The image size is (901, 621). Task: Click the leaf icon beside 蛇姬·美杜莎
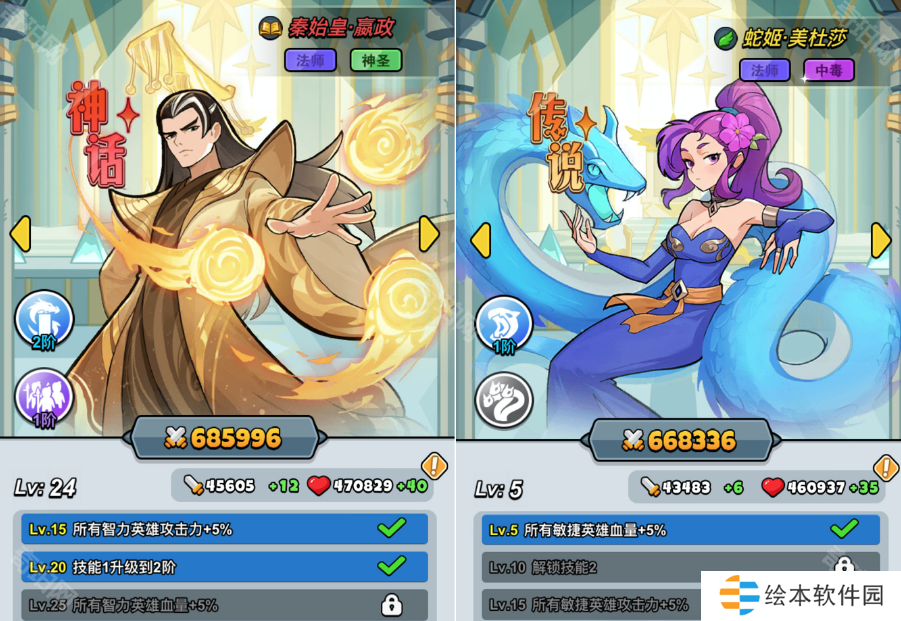coord(725,38)
